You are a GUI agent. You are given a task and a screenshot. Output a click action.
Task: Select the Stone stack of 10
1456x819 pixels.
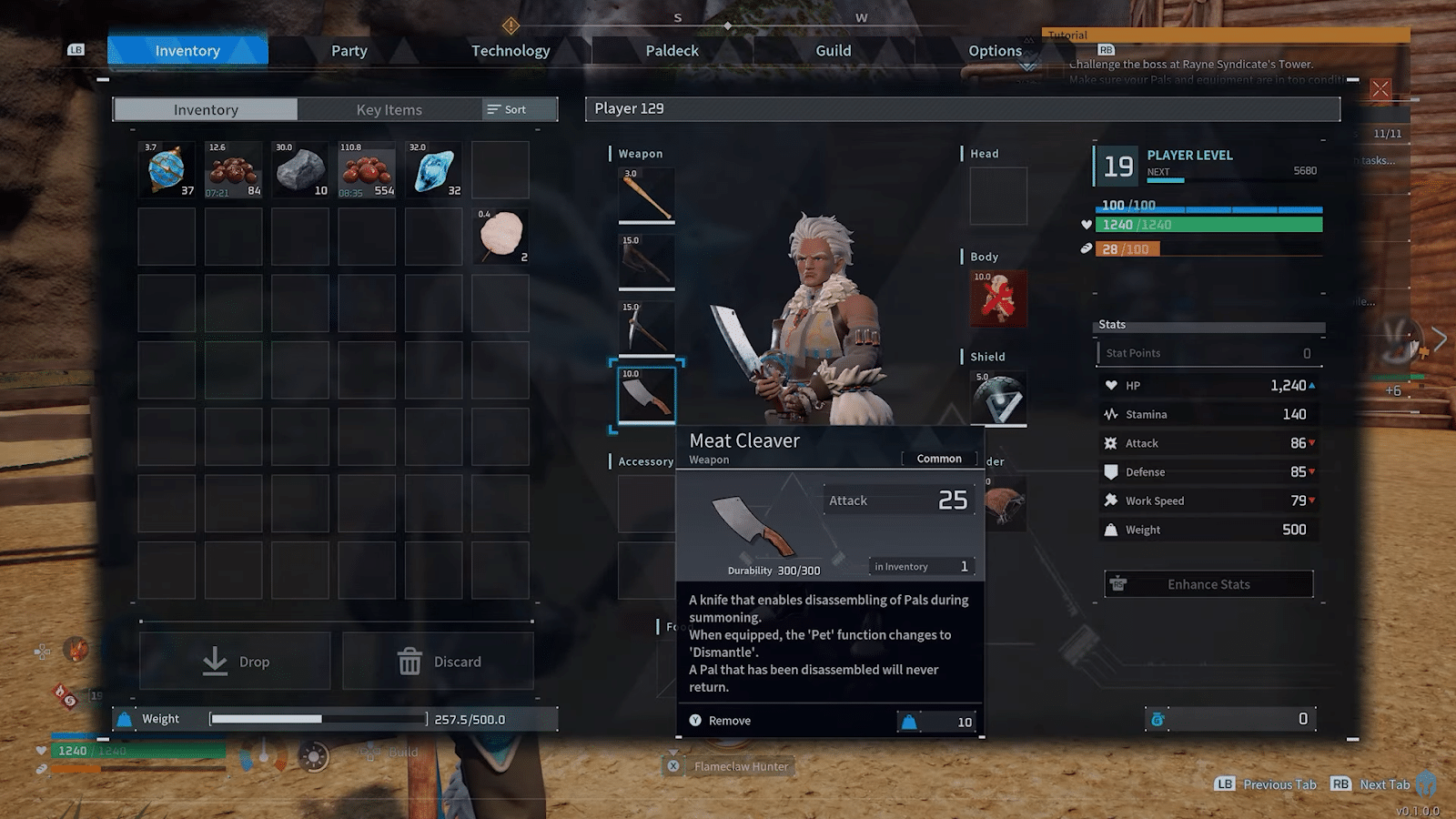coord(300,168)
